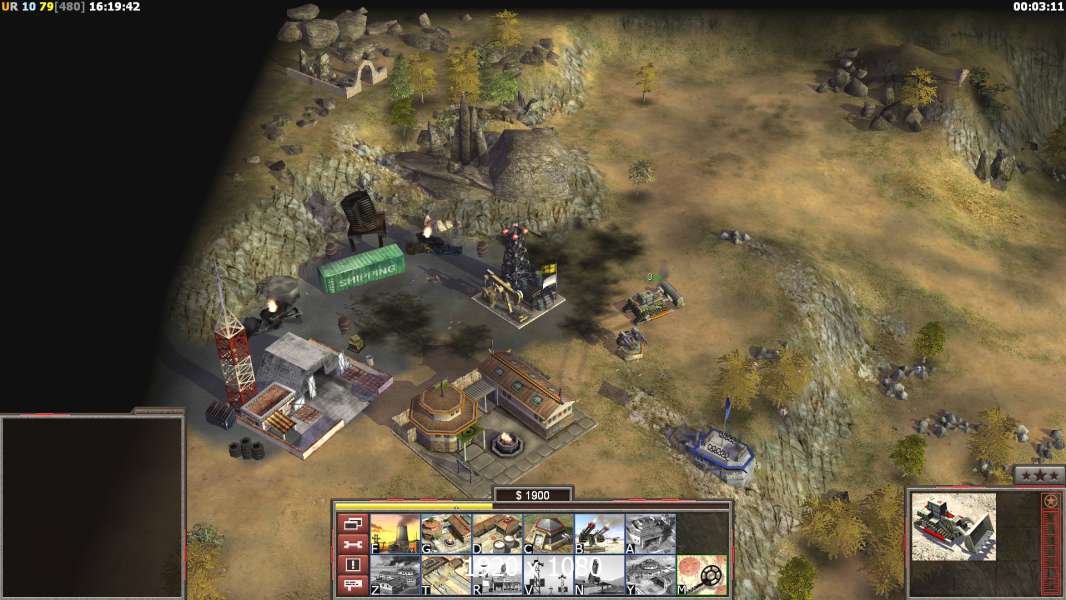Choose the greyed building icon marked Y
Image resolution: width=1066 pixels, height=600 pixels.
[650, 575]
